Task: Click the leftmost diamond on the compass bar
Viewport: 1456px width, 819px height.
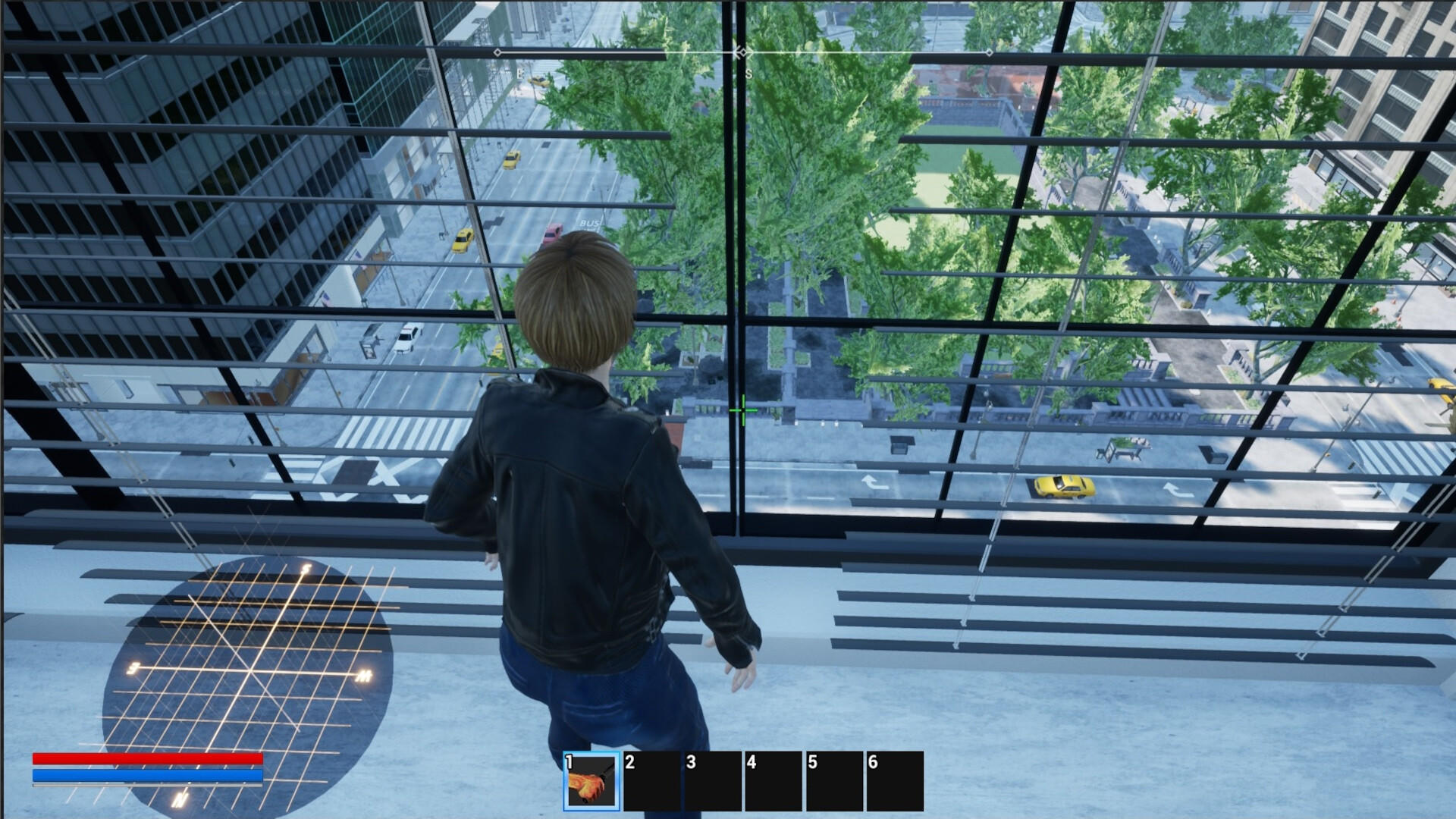Action: (x=498, y=52)
